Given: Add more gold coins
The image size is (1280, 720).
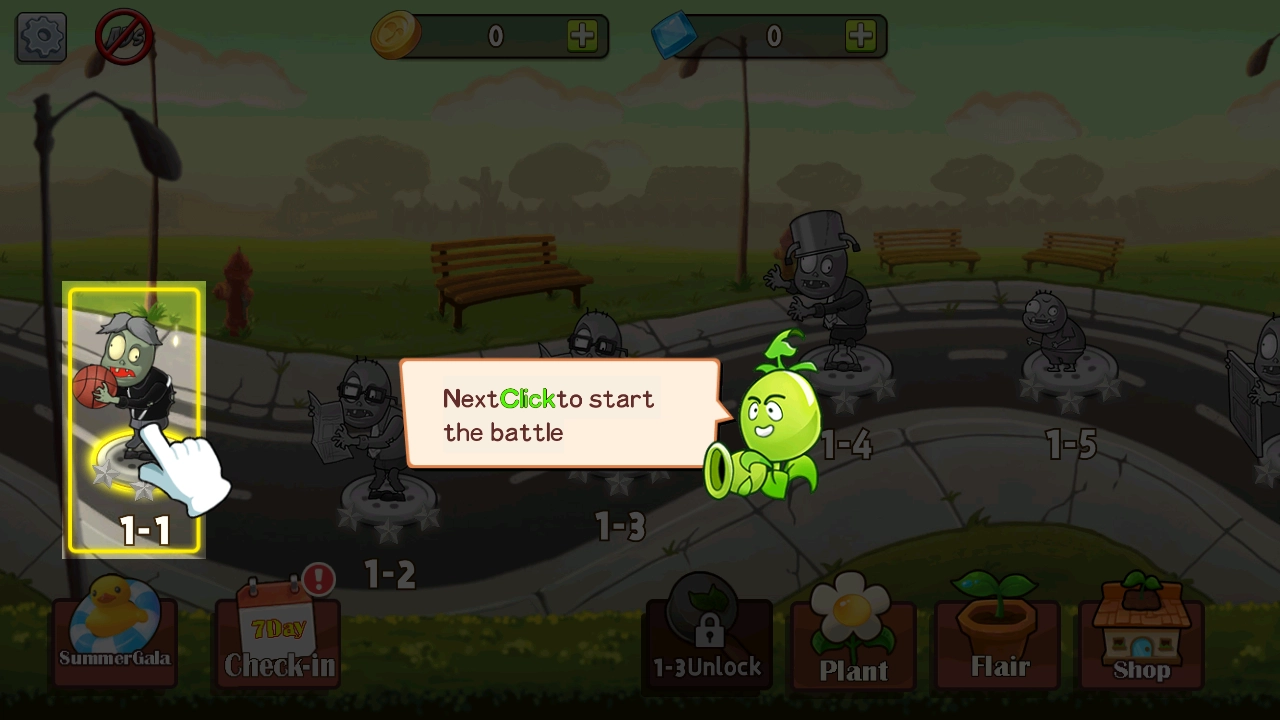Looking at the screenshot, I should coord(582,36).
